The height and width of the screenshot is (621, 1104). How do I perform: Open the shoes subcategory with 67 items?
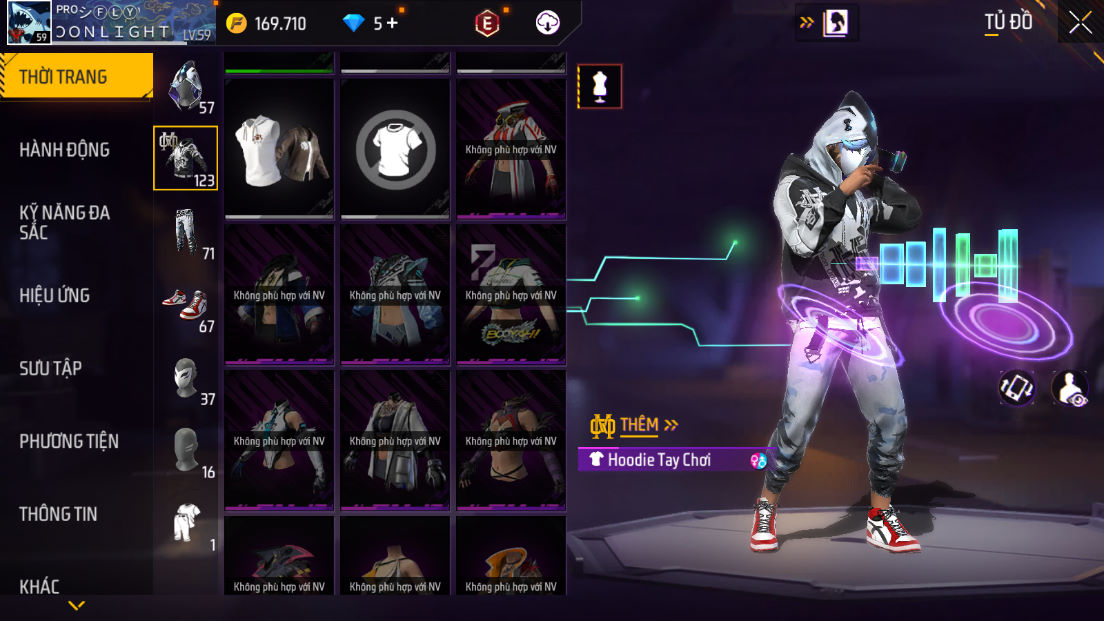click(x=185, y=304)
